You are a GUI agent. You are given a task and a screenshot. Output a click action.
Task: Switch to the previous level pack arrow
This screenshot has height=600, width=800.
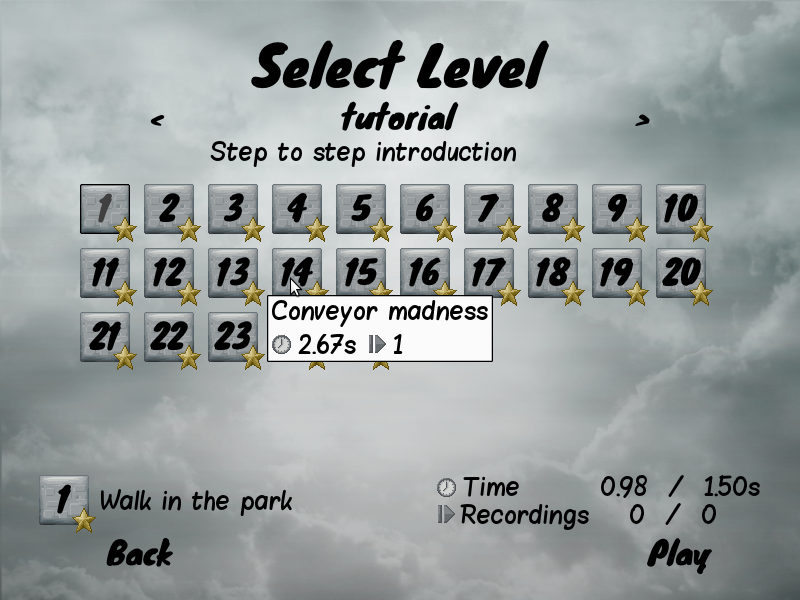(157, 120)
